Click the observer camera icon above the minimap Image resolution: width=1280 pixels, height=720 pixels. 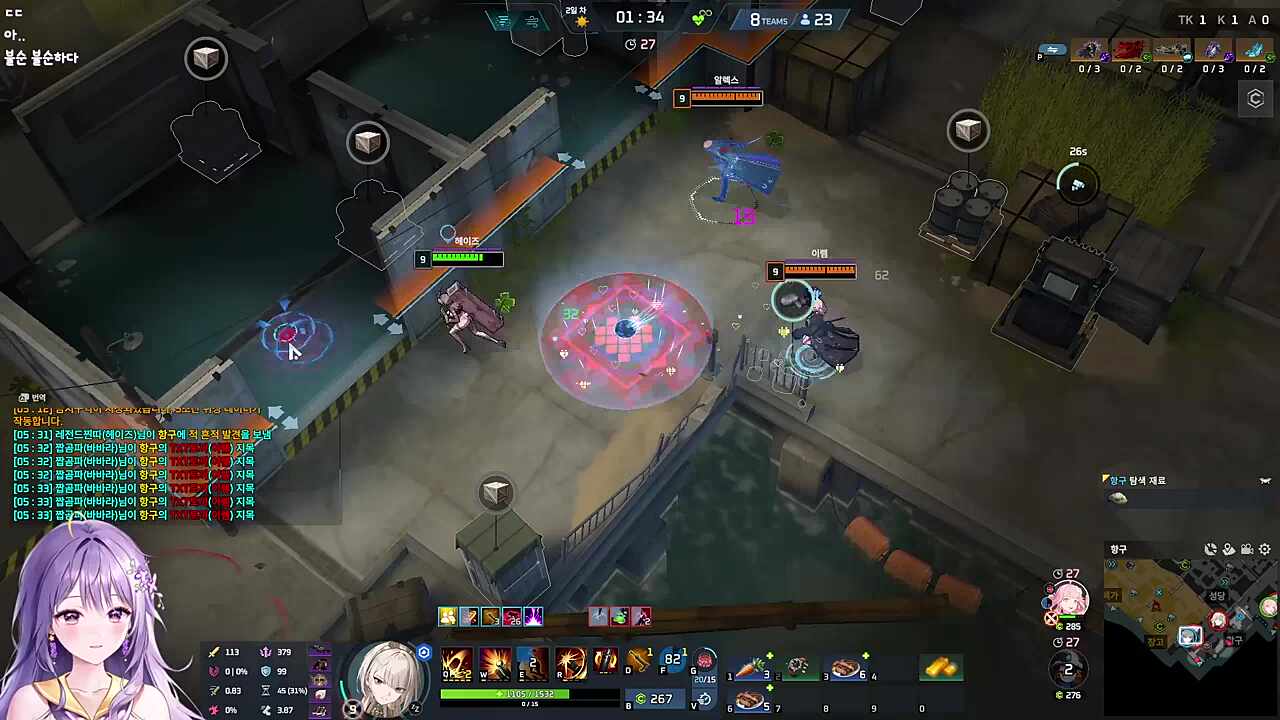point(1247,549)
